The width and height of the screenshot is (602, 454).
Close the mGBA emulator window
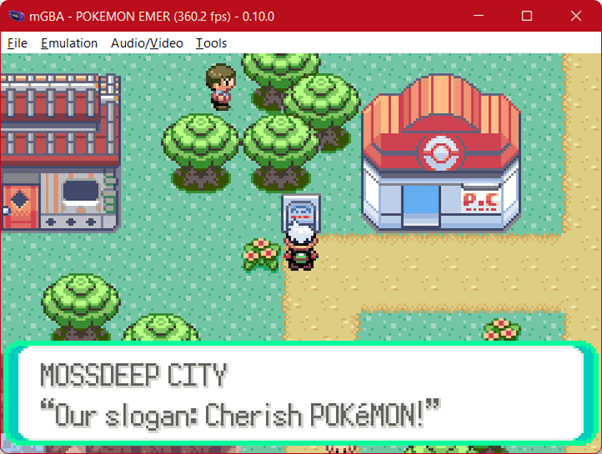pos(573,17)
